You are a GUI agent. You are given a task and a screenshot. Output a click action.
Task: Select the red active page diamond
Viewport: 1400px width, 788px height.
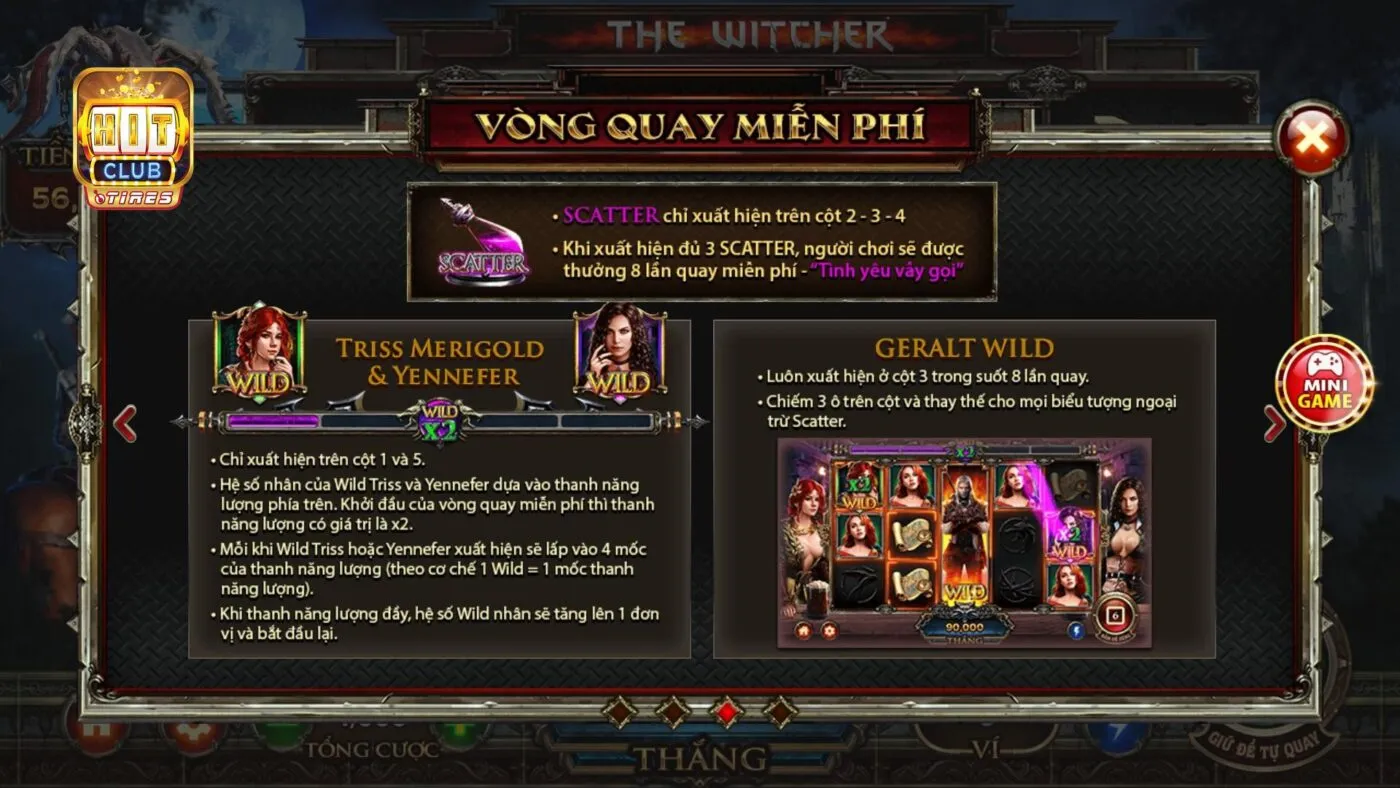coord(726,711)
